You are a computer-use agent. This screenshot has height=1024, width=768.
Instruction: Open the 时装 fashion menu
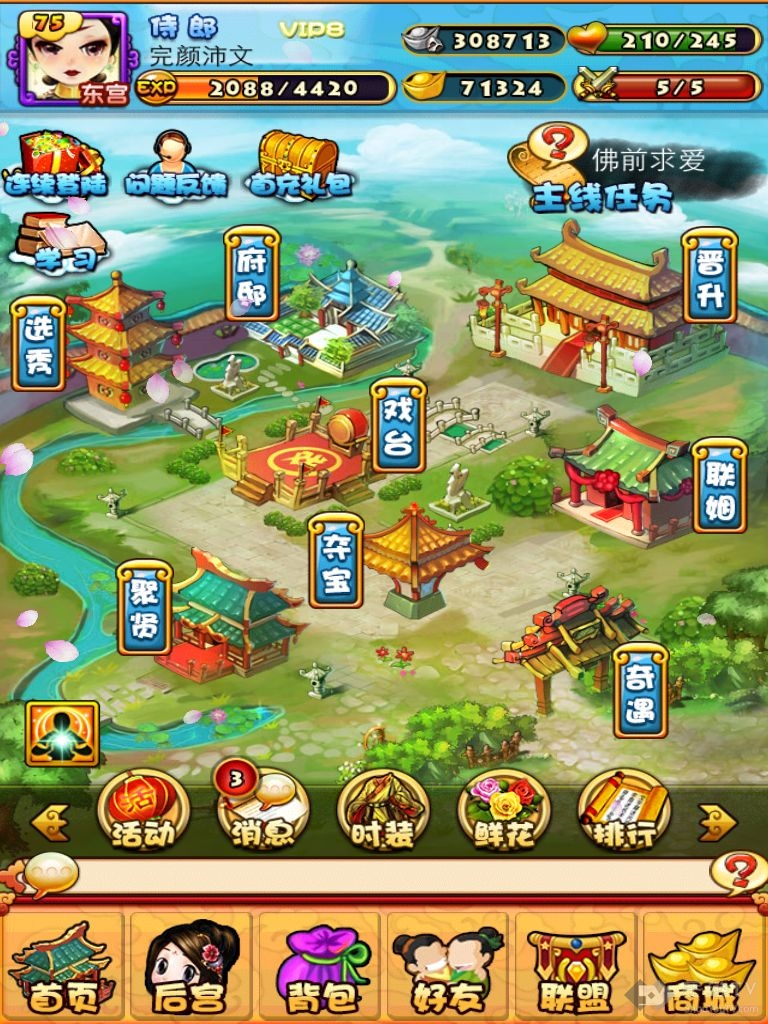click(x=383, y=811)
